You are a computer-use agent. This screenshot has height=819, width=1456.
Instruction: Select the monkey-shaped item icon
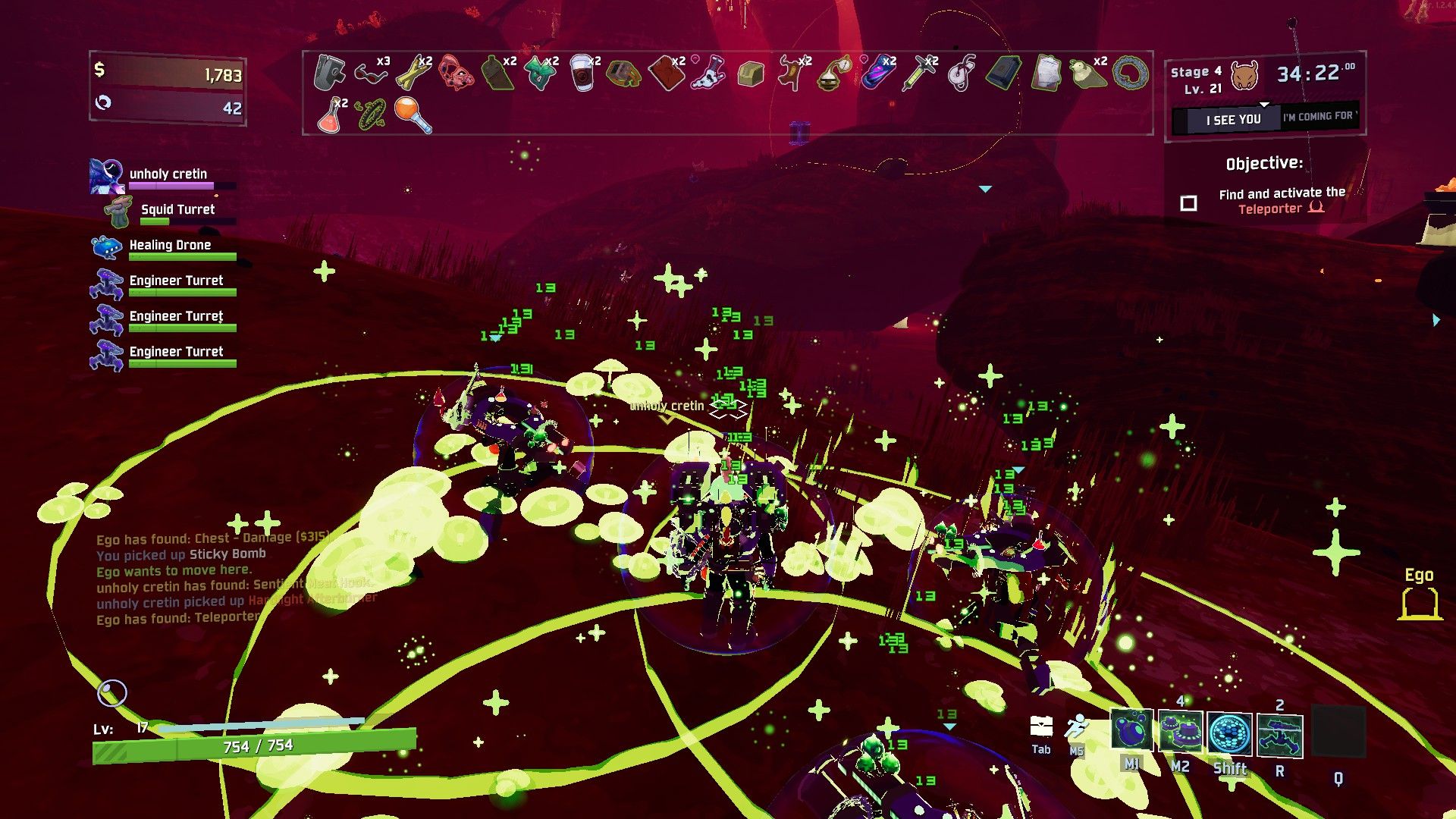tap(792, 74)
